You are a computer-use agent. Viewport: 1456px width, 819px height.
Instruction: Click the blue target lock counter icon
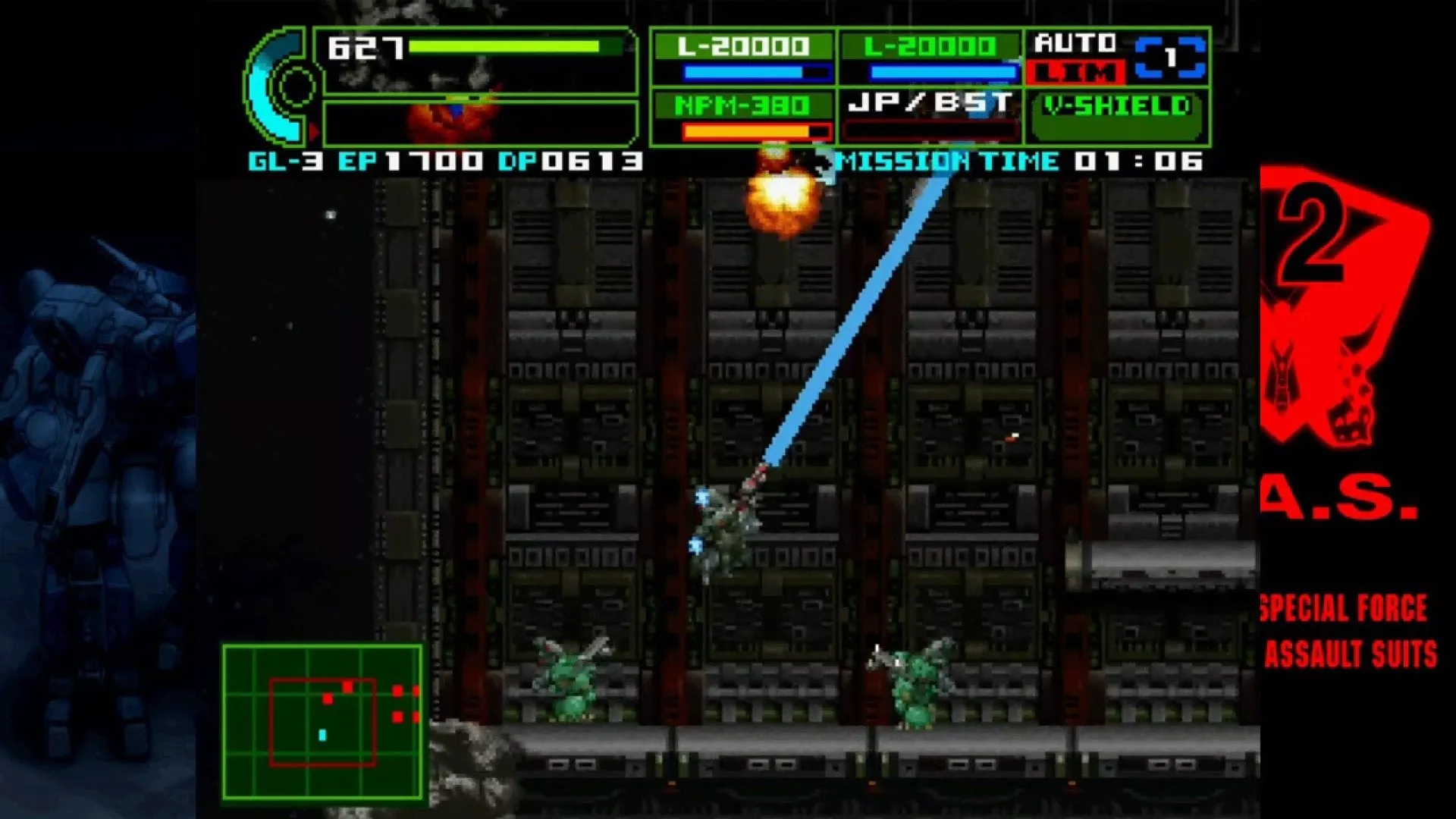coord(1170,58)
